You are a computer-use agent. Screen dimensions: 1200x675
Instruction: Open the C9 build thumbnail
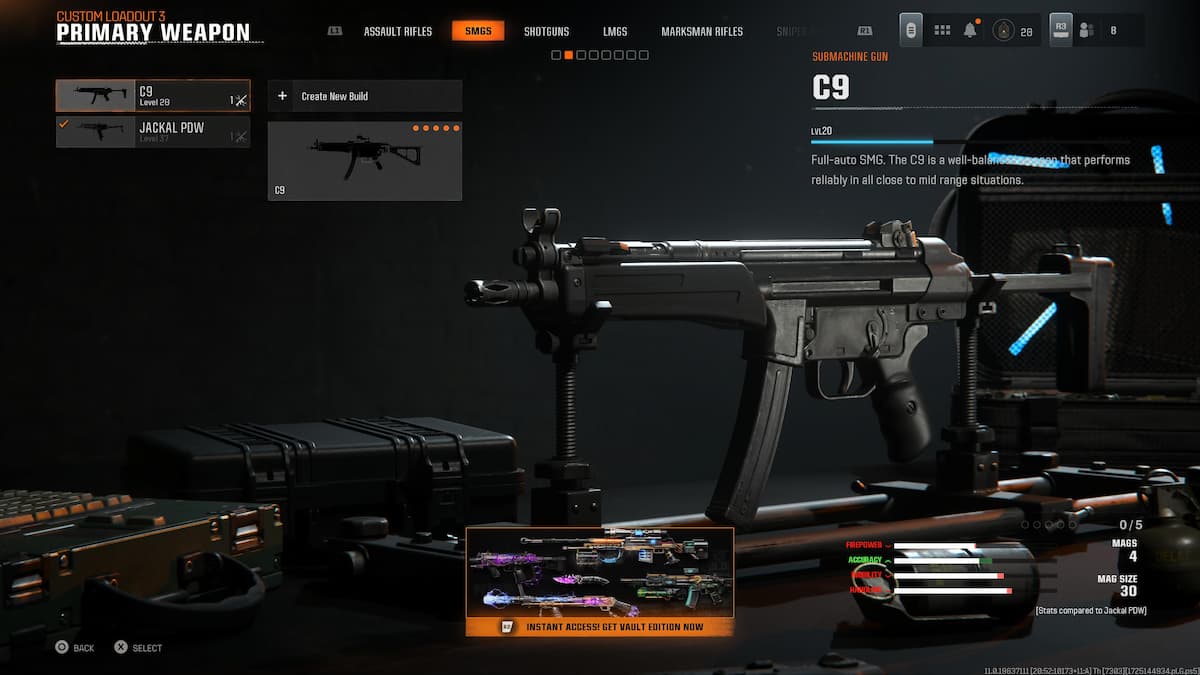pos(365,161)
